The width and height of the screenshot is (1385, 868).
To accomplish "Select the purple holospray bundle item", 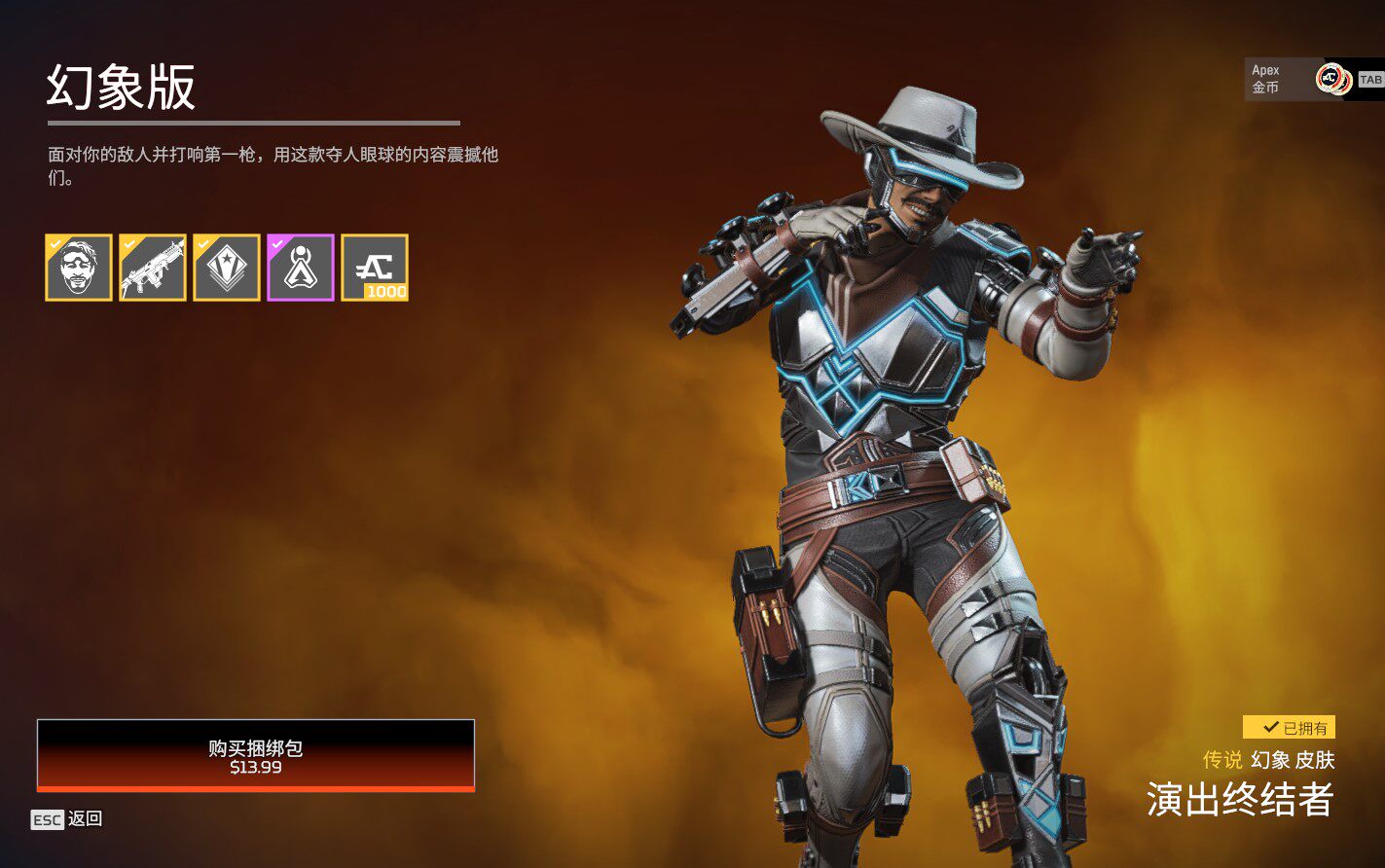I will (x=303, y=269).
